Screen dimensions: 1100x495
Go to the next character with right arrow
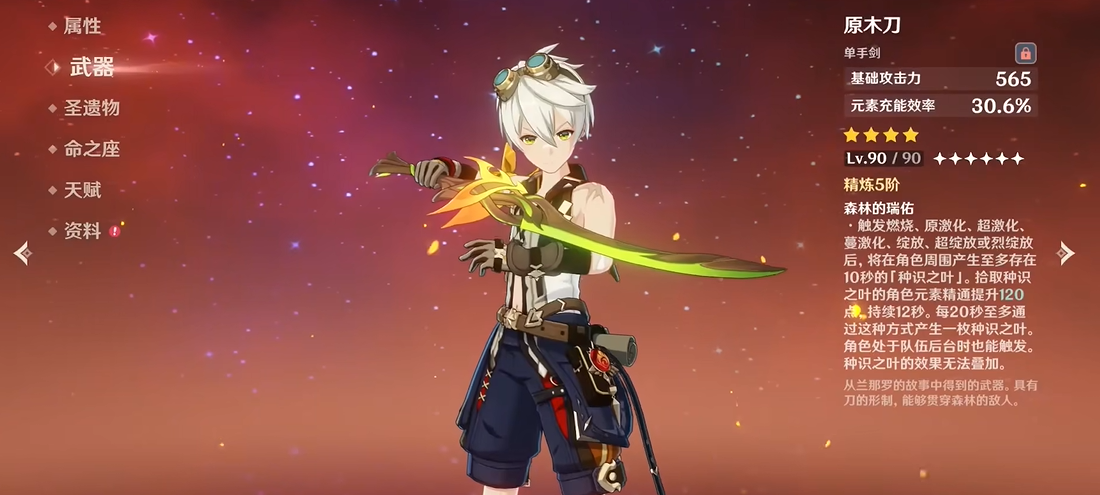1067,254
